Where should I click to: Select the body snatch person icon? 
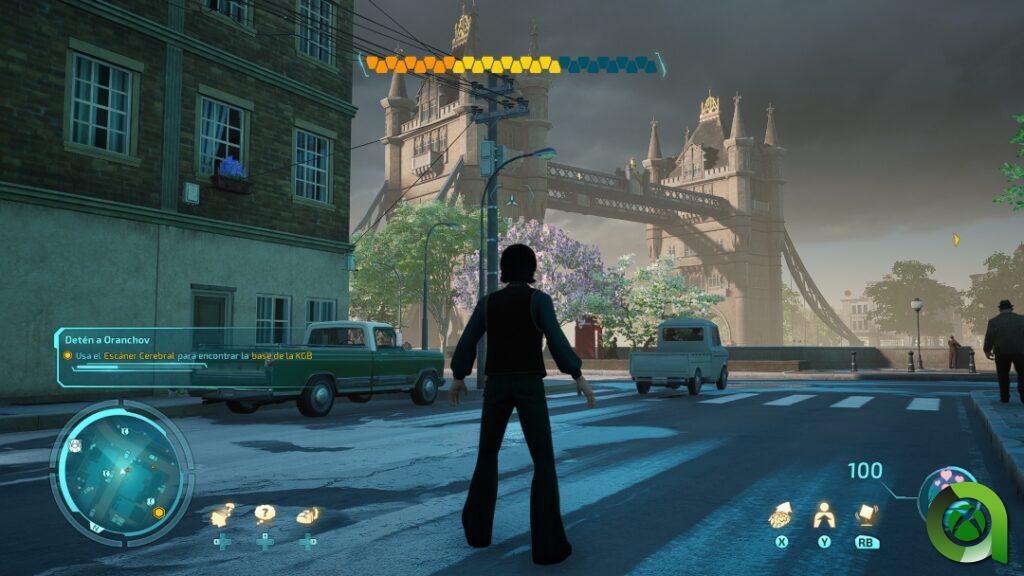(824, 515)
